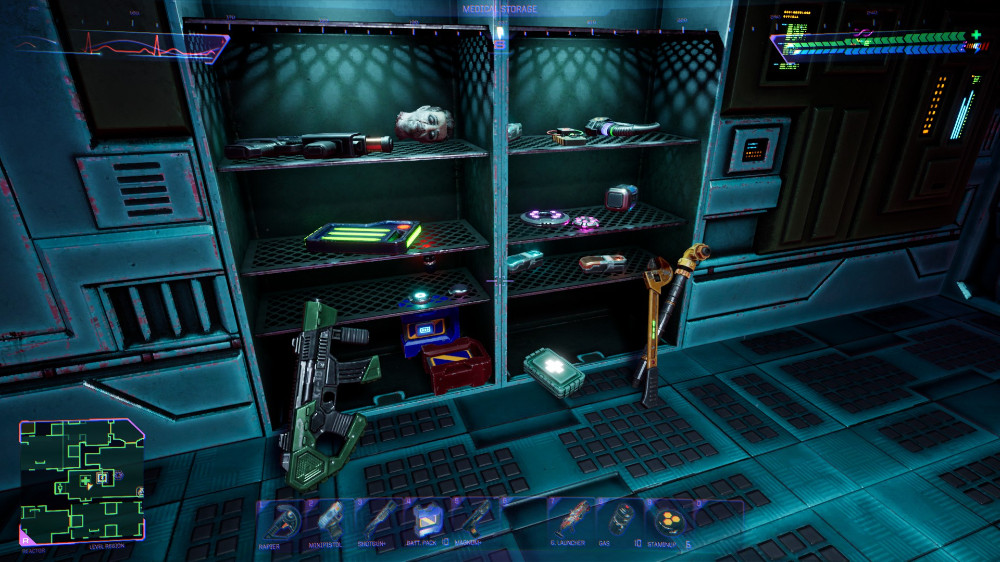Click the medical cross marker on minimap
This screenshot has height=562, width=1000.
[86, 481]
